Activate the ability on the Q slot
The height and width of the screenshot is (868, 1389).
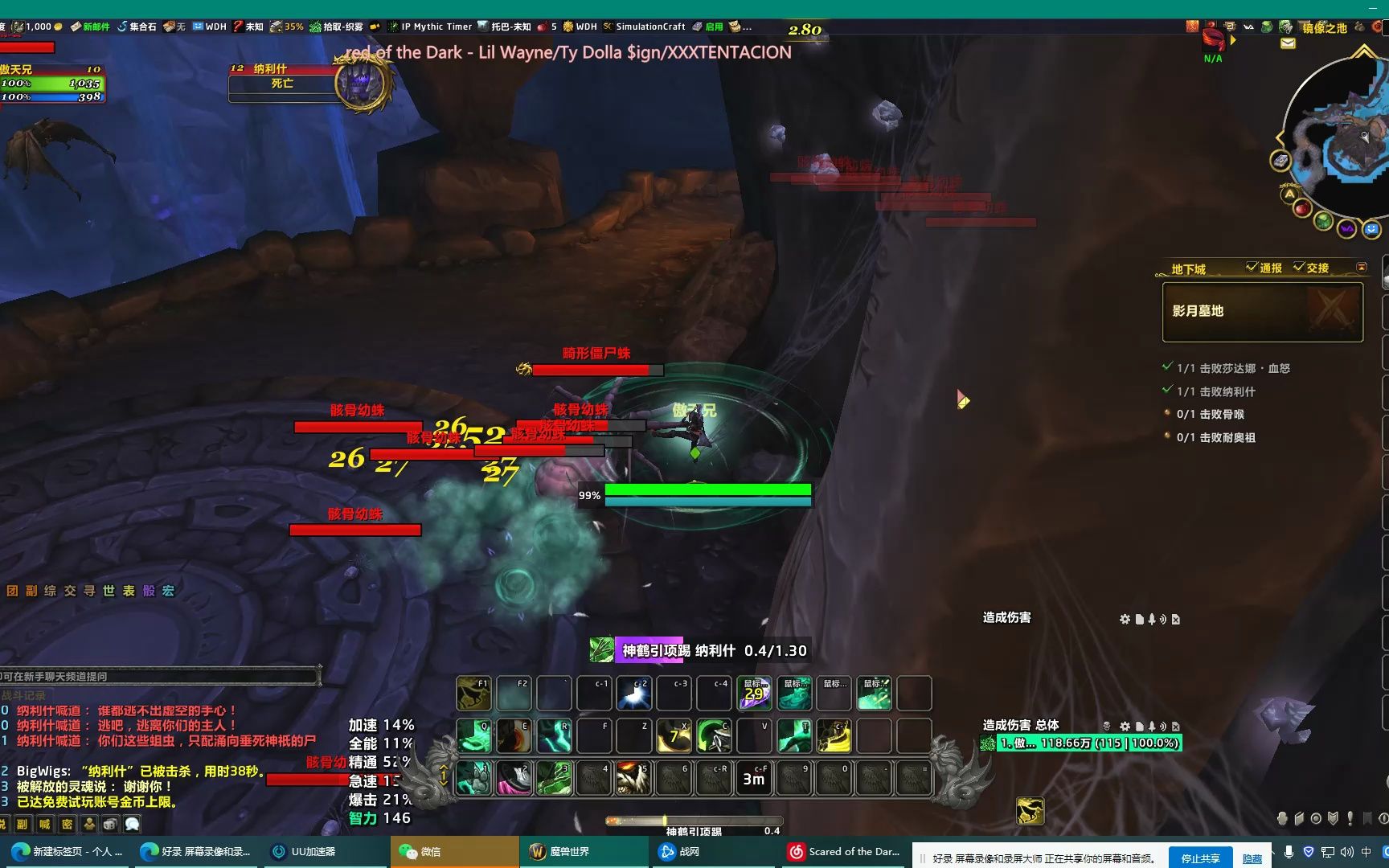tap(474, 736)
